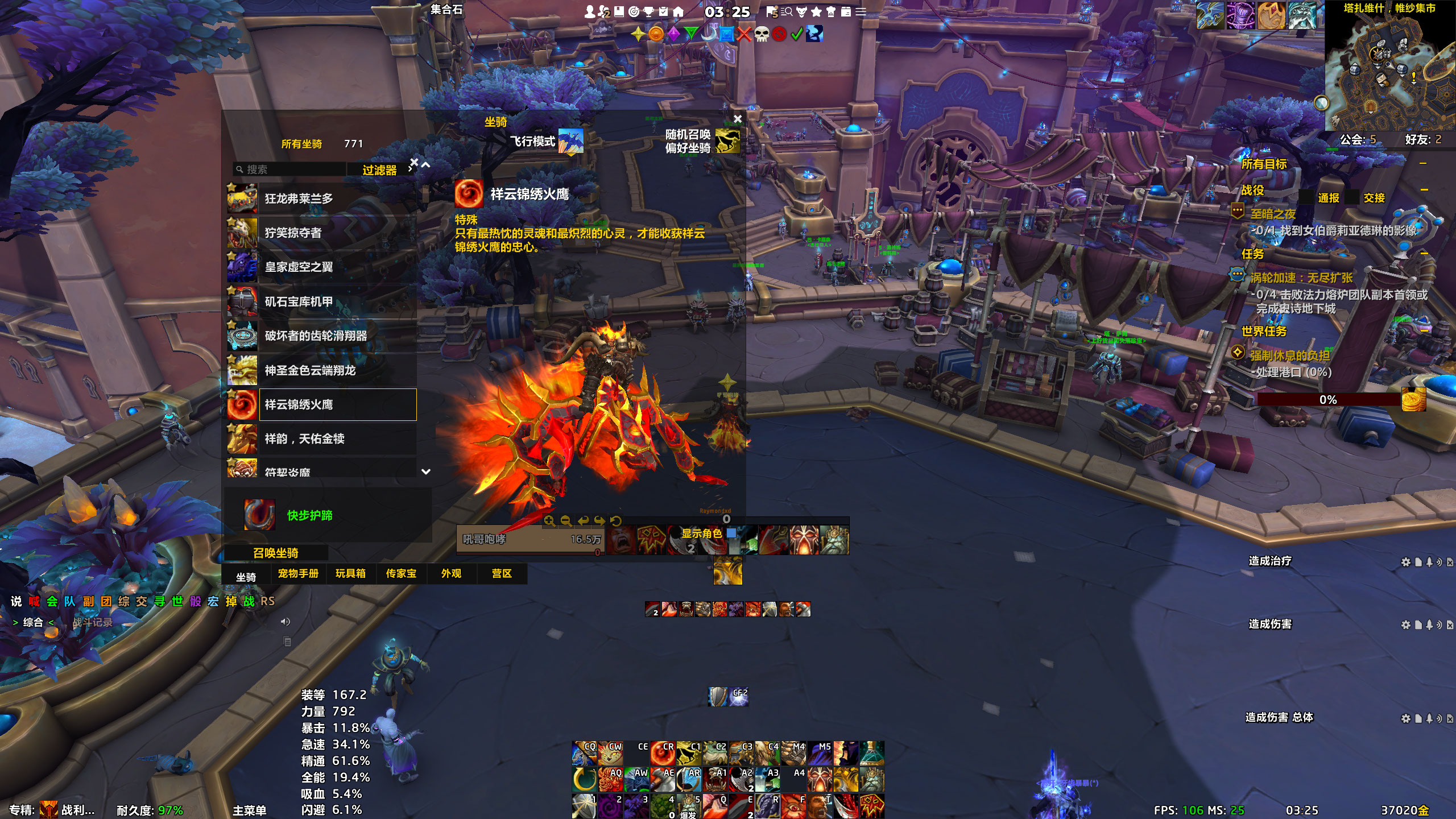Pick 破坏者的齿轮滑翔器 in the mount list

(x=321, y=336)
